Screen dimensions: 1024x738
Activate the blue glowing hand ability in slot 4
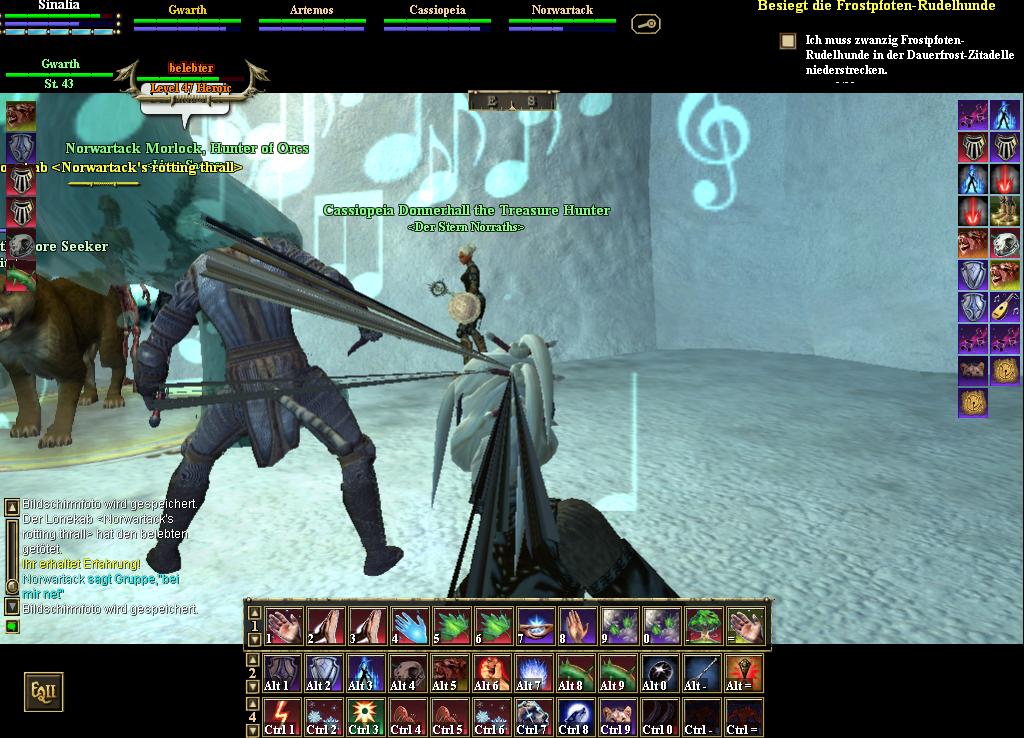point(410,626)
